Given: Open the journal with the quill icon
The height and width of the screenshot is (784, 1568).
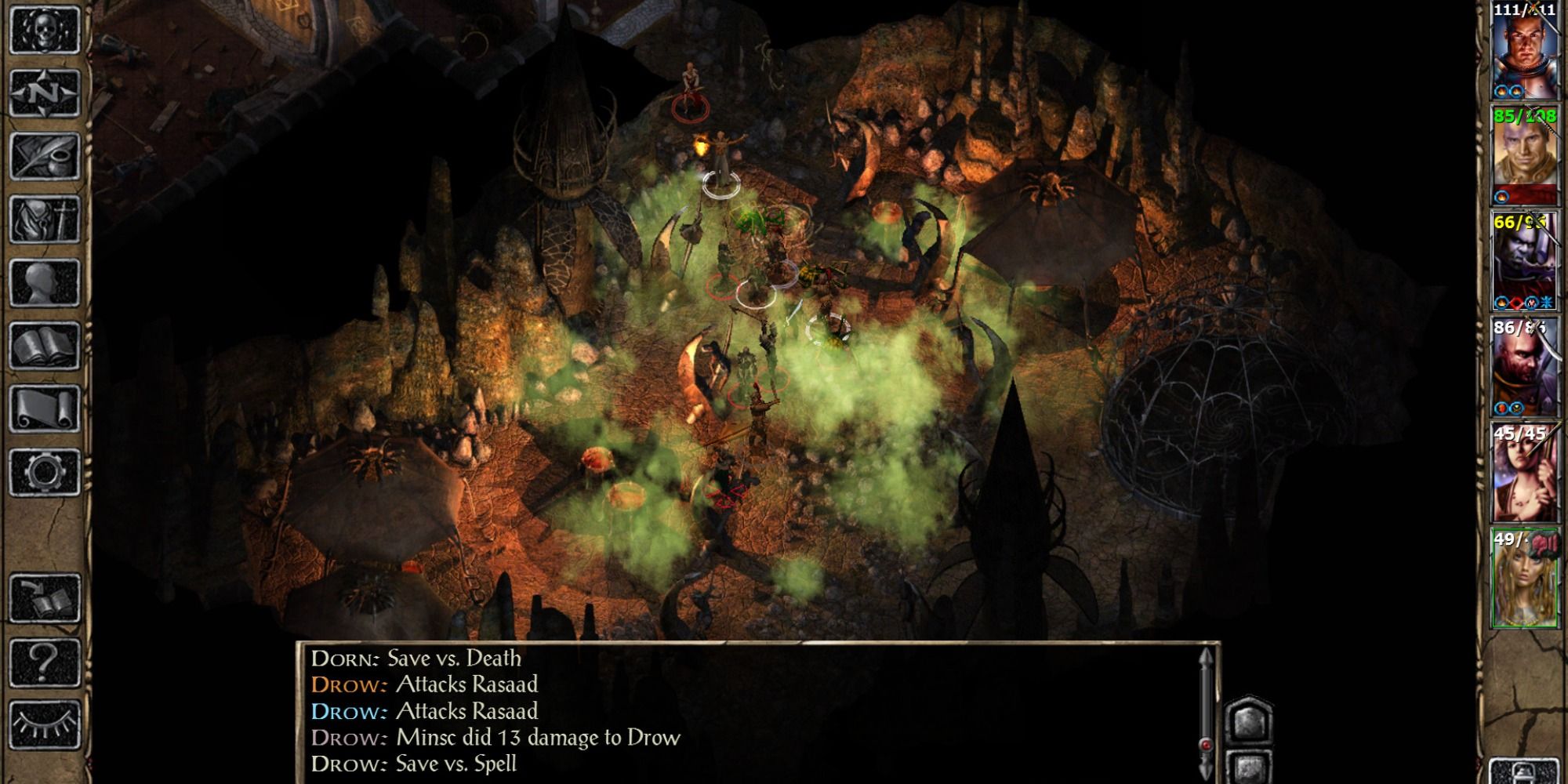Looking at the screenshot, I should click(45, 156).
